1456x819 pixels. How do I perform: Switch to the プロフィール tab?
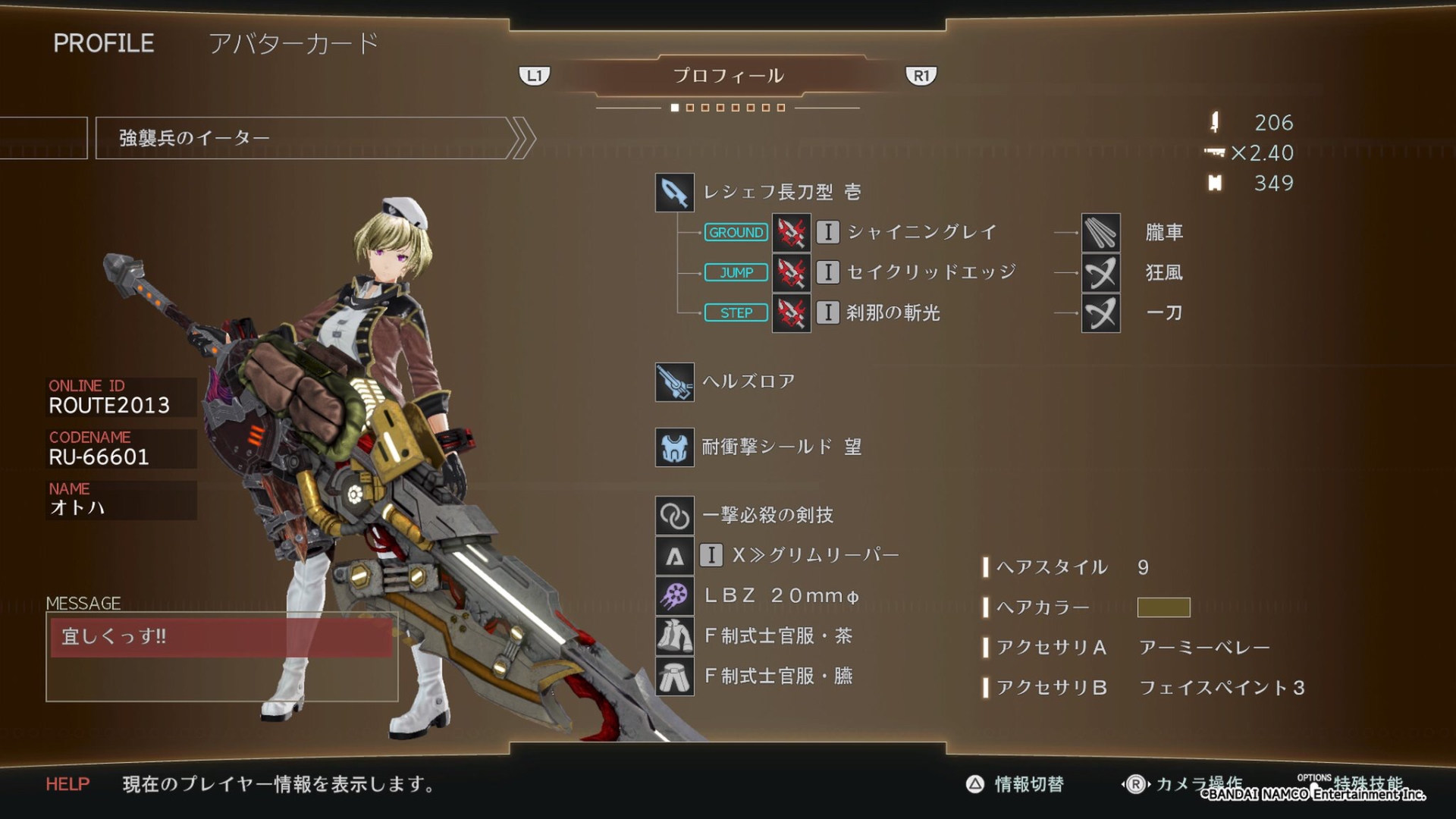point(728,75)
